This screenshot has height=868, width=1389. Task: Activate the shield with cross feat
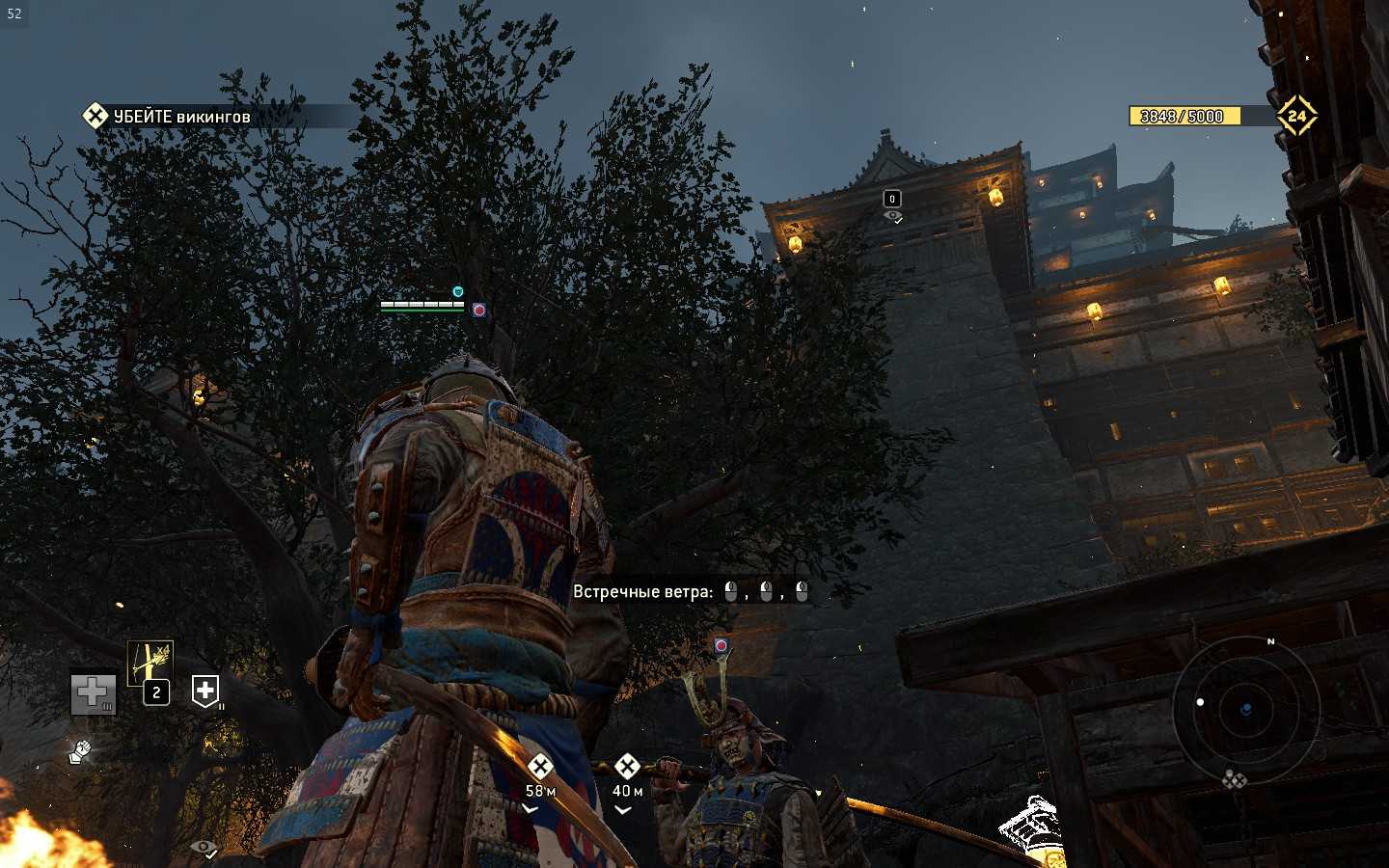(205, 691)
